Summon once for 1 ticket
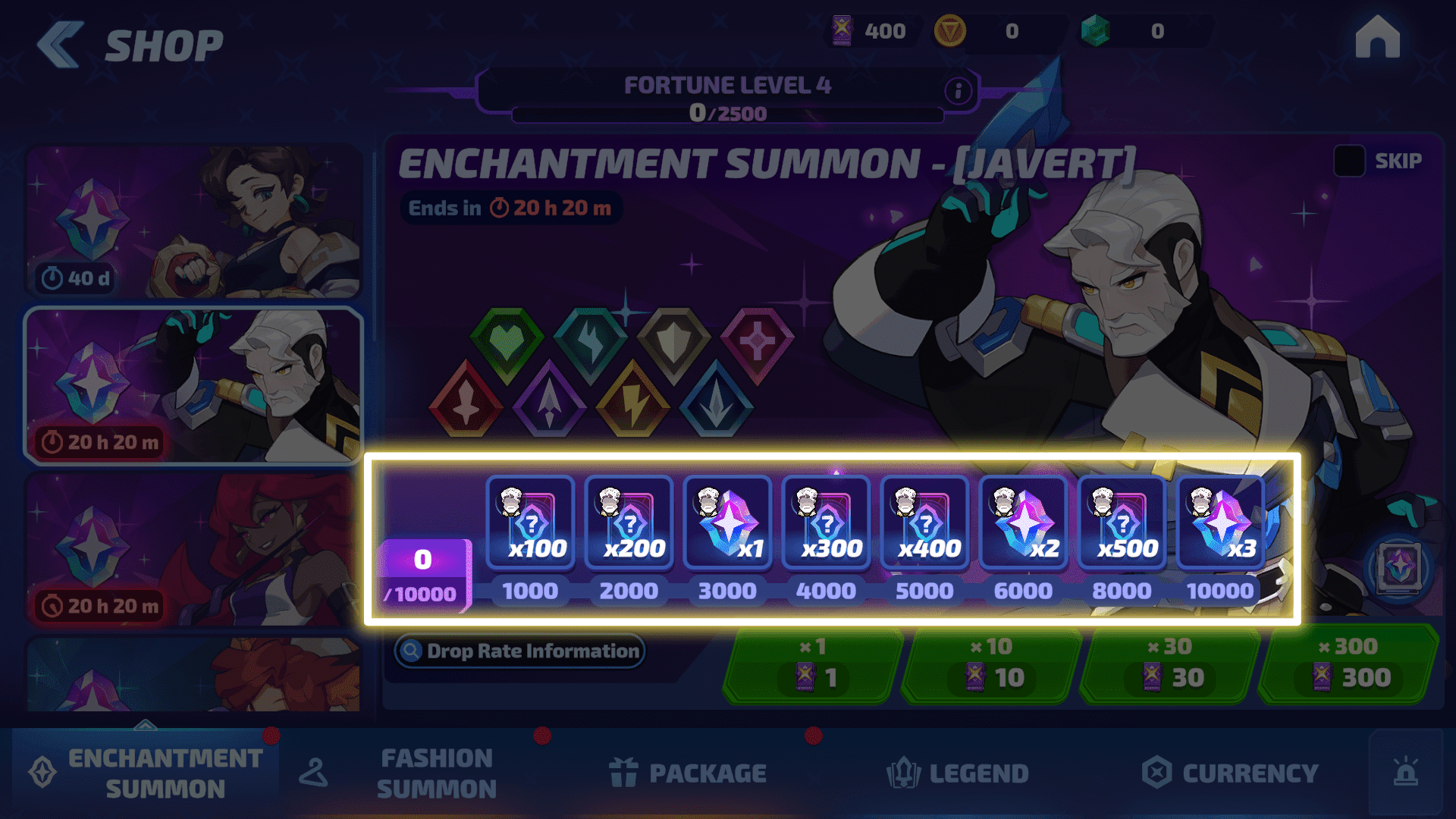Viewport: 1456px width, 819px height. tap(814, 665)
